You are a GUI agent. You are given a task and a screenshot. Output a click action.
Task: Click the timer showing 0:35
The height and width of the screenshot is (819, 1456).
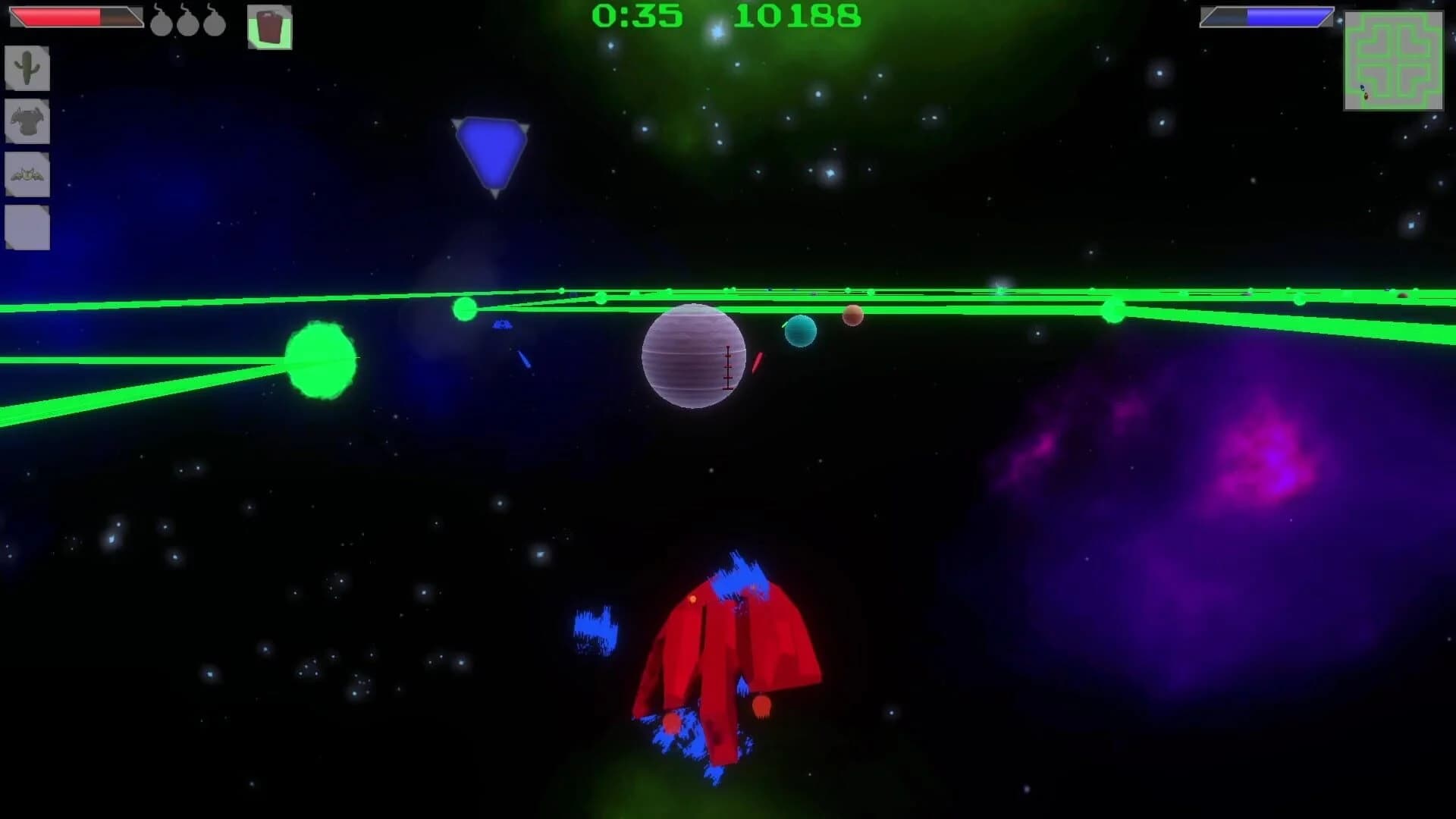(x=637, y=15)
